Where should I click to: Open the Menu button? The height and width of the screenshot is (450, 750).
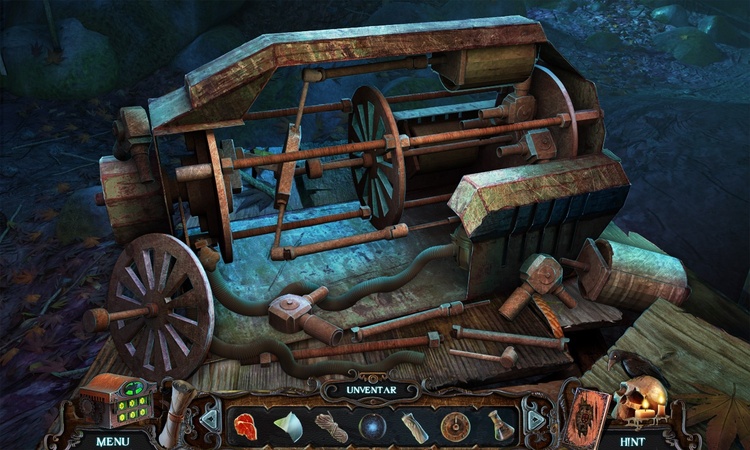[112, 440]
